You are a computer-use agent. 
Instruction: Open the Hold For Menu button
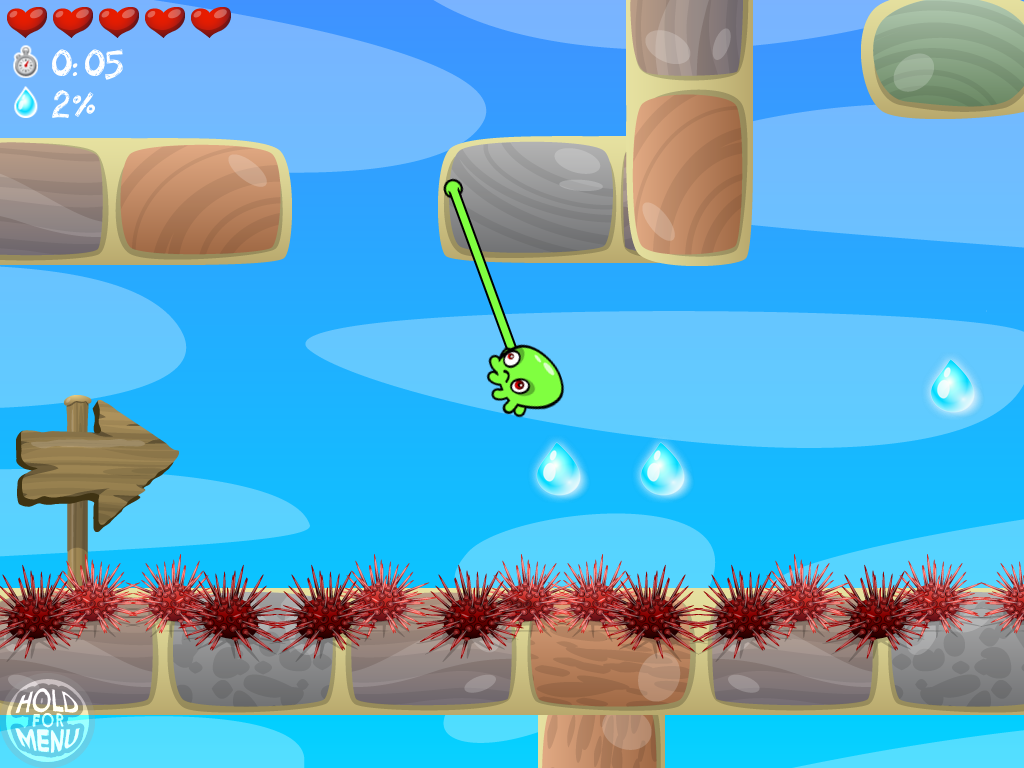click(47, 720)
